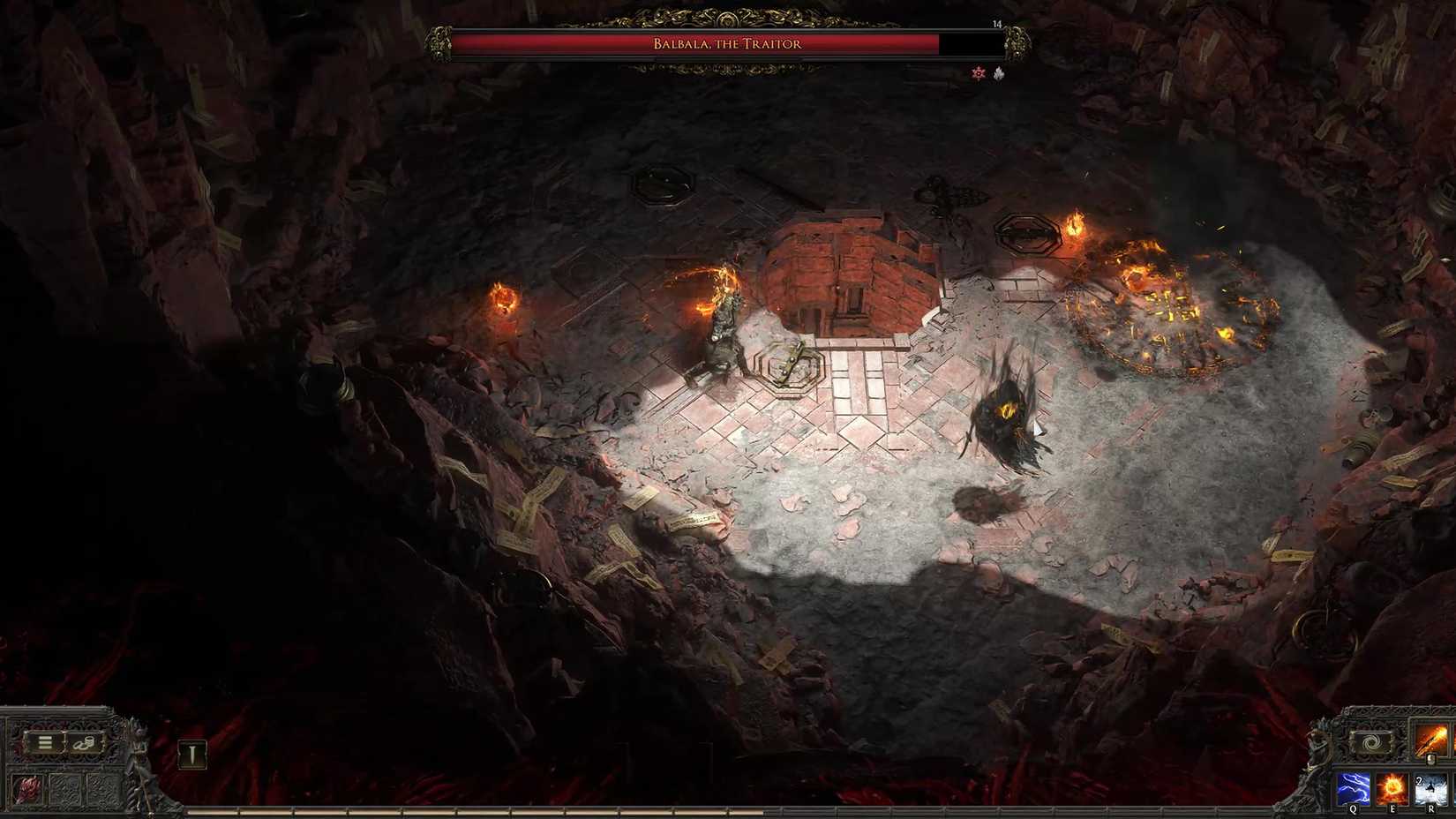Click the small mouse-button indicator on the spear skill
The height and width of the screenshot is (819, 1456).
(x=1431, y=759)
